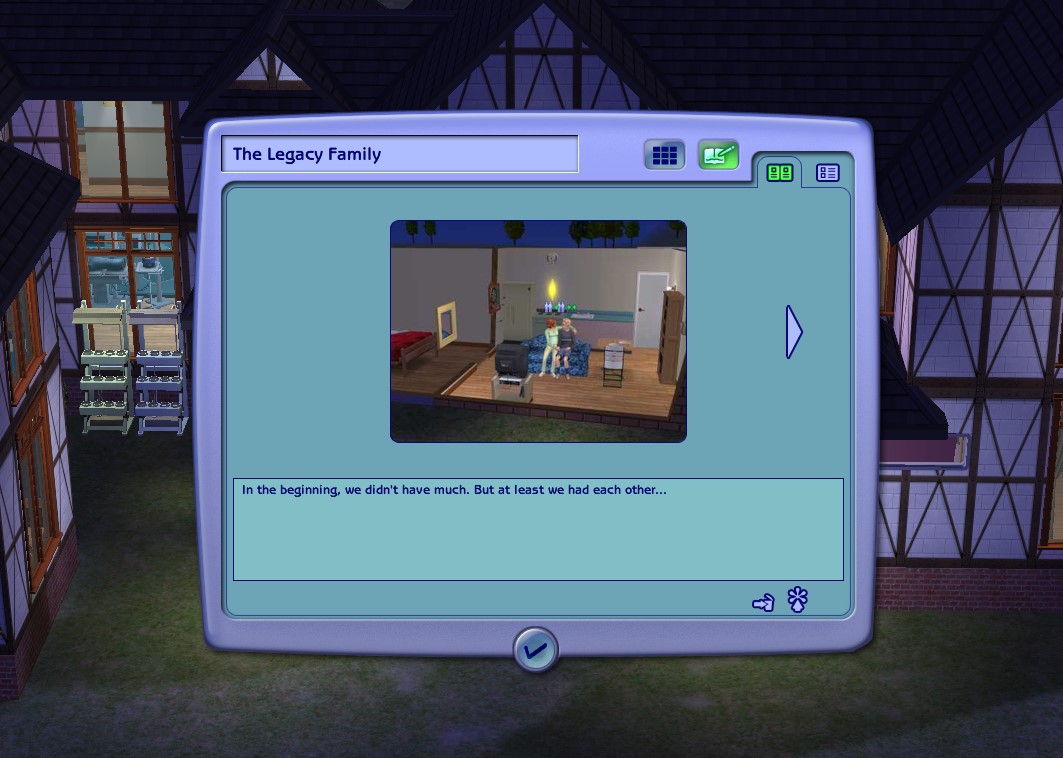Toggle the green book-and-pencil edit button

[718, 155]
